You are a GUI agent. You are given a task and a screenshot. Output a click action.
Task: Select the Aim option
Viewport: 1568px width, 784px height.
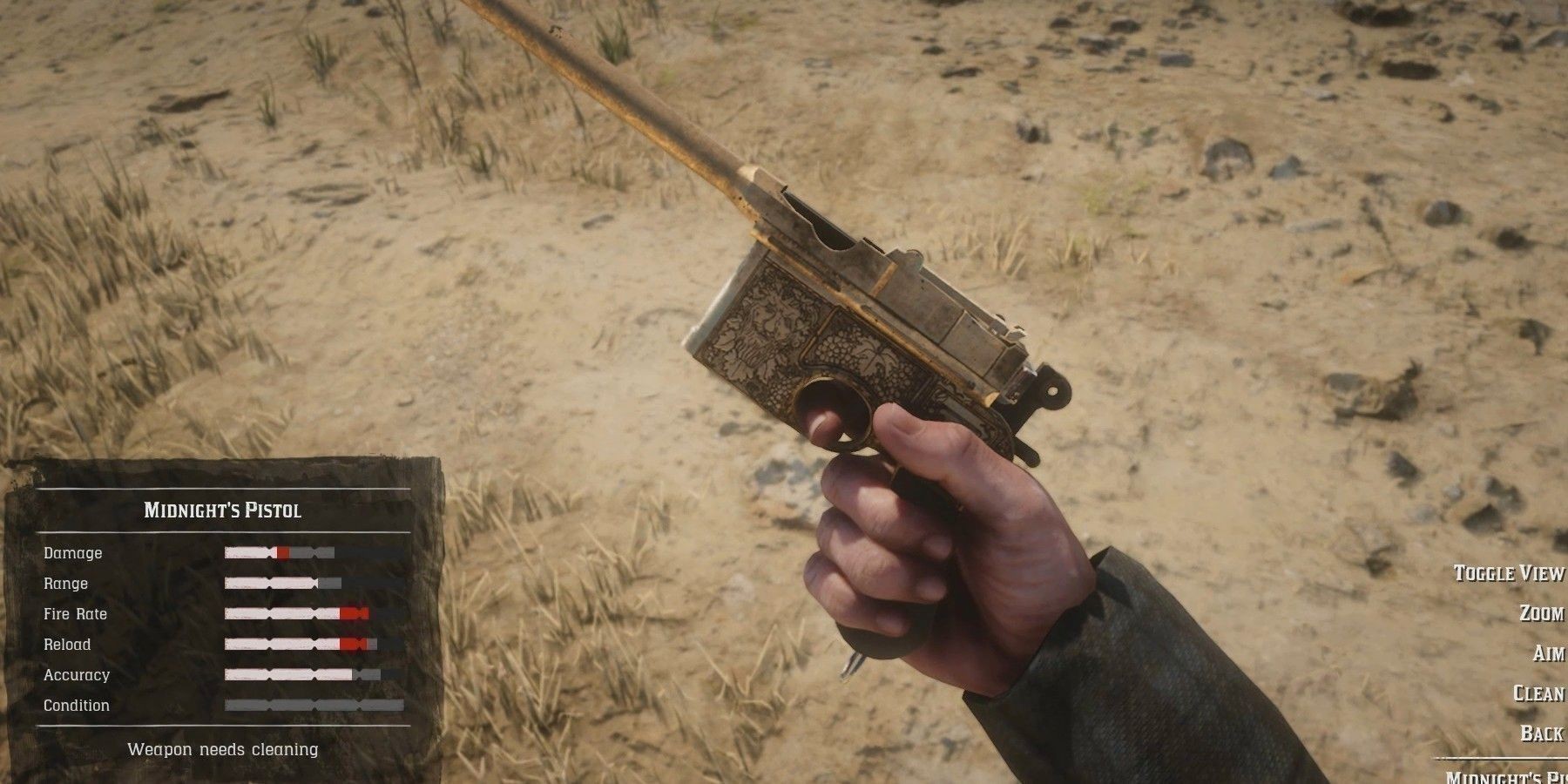(1546, 652)
